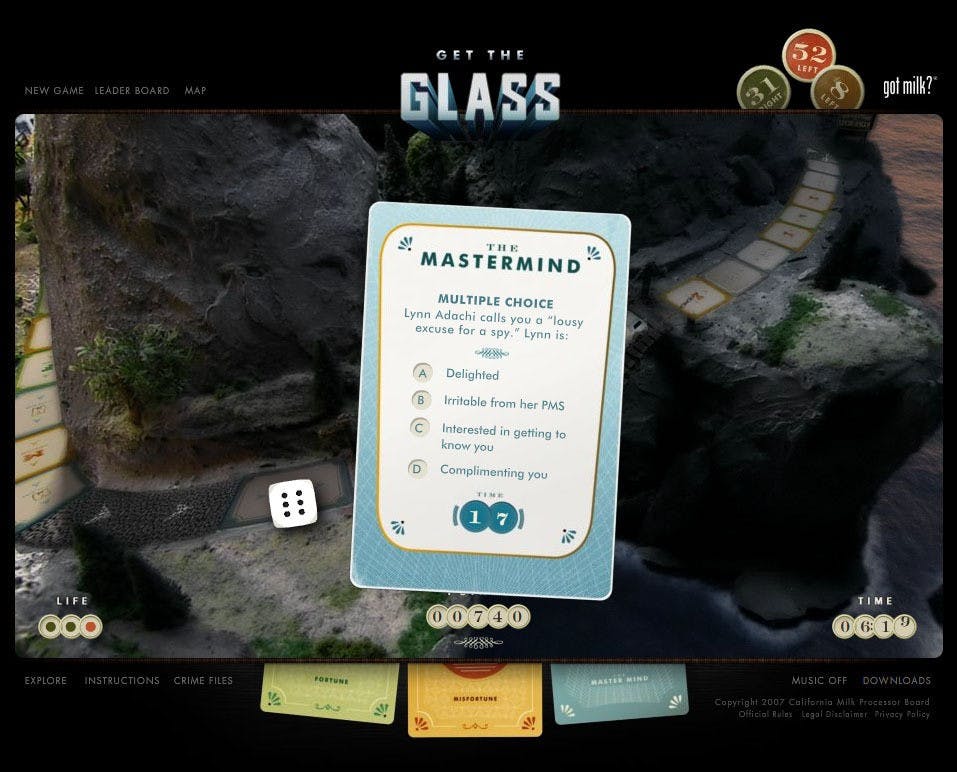This screenshot has height=772, width=957.
Task: Click the got milk? logo
Action: pos(909,87)
